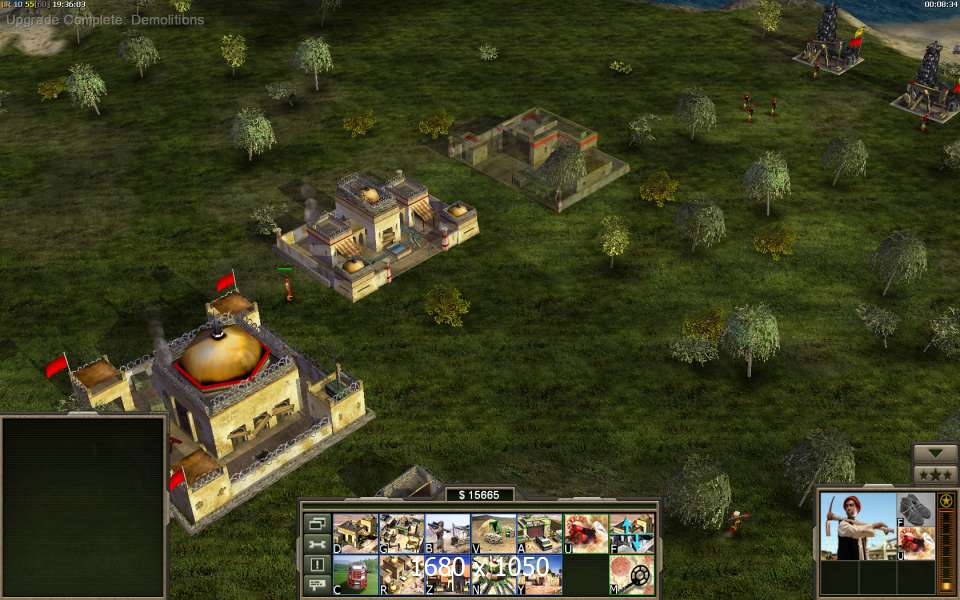Click the wrench button on command bar
This screenshot has width=960, height=600.
click(x=316, y=544)
